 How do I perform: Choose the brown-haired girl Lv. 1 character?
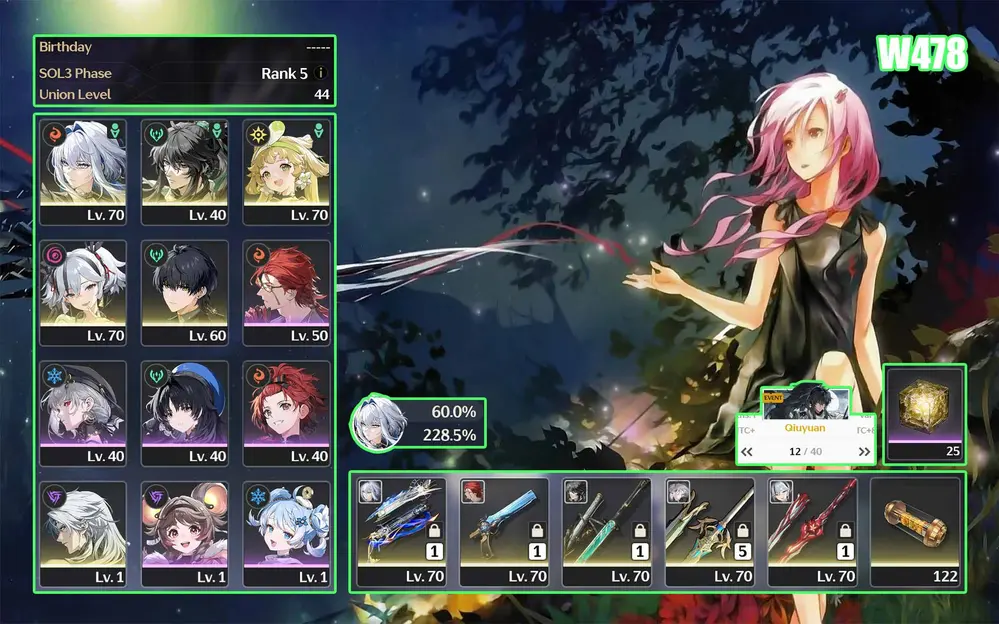[x=184, y=533]
